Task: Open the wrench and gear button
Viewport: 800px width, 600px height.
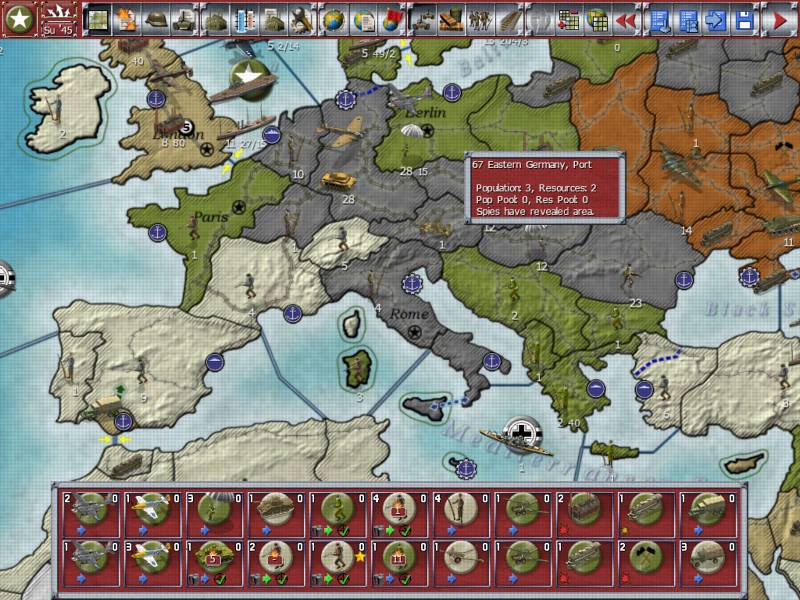Action: tap(300, 19)
